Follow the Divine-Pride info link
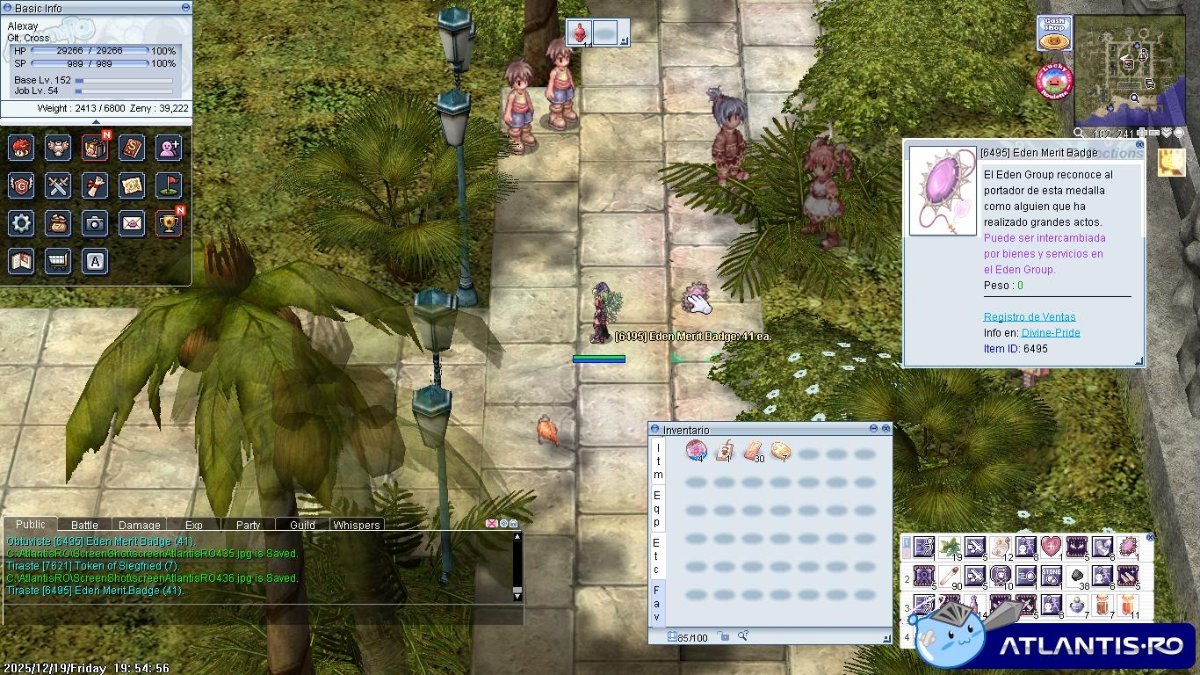The image size is (1200, 675). pos(1051,332)
